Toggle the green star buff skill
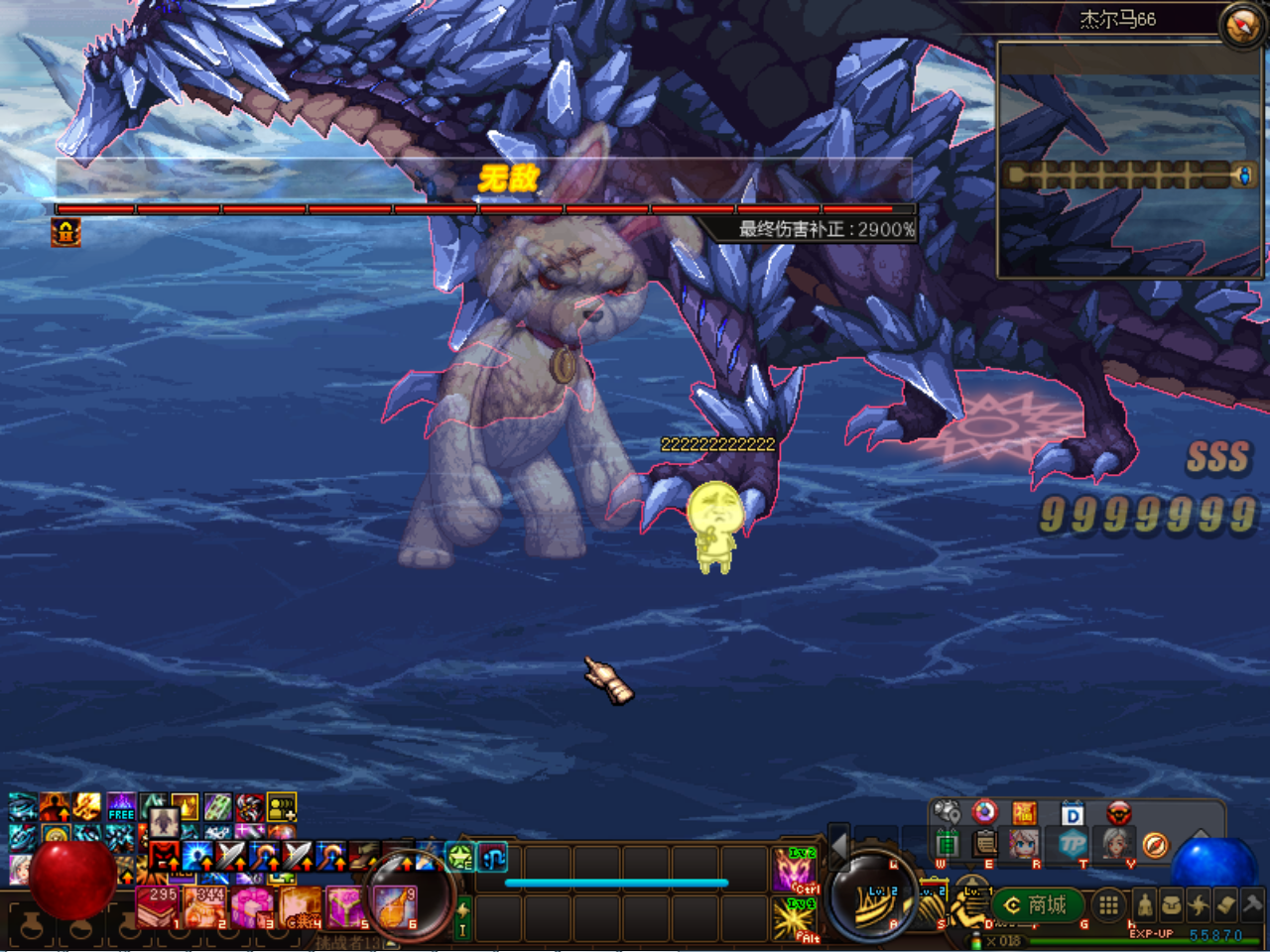Screen dimensions: 1270x952 (459, 857)
